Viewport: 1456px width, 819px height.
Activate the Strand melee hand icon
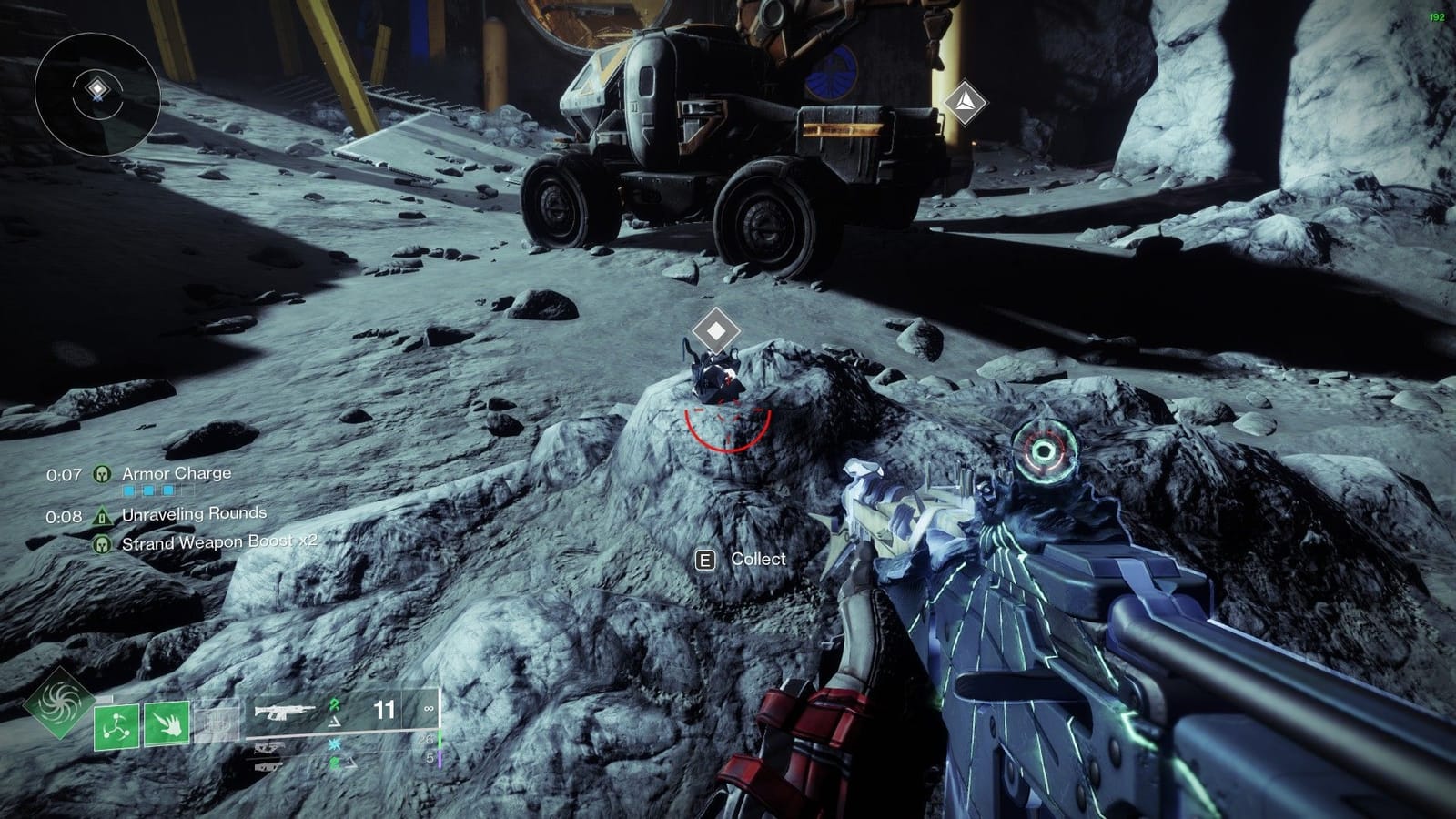167,725
